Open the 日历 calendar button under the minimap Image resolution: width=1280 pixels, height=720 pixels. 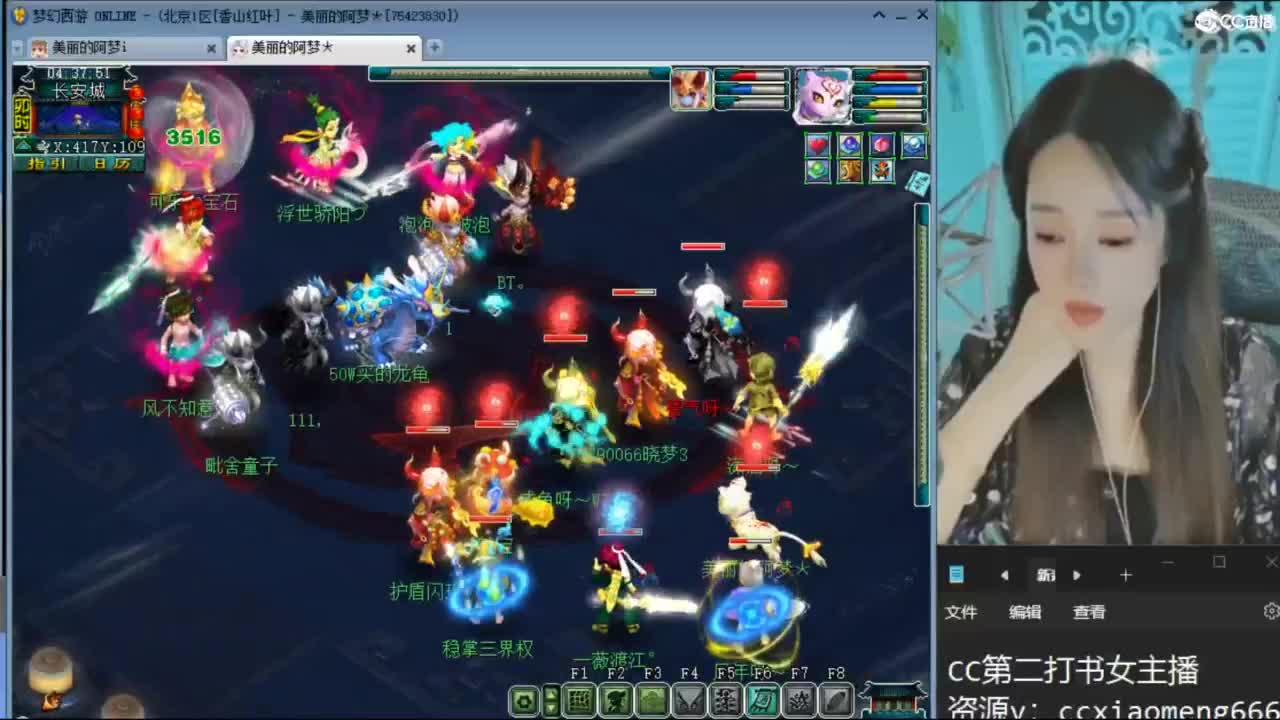tap(113, 164)
